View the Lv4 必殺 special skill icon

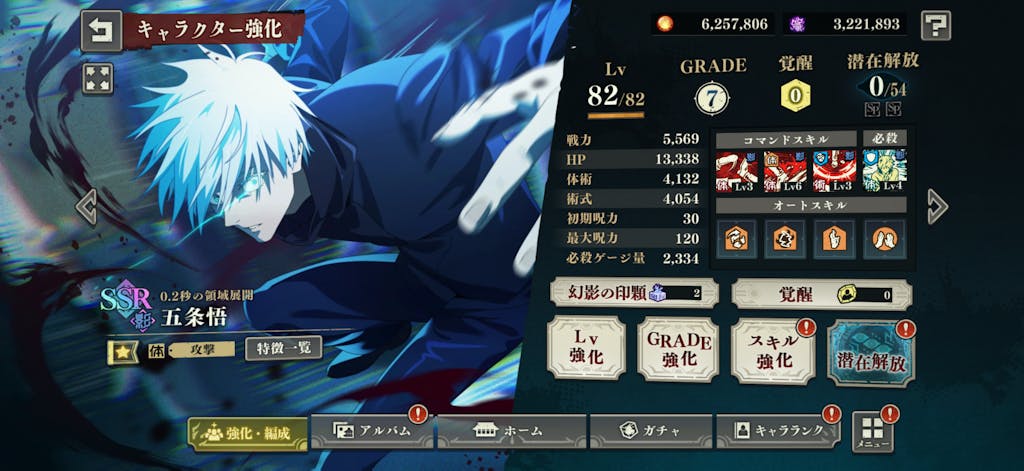884,171
